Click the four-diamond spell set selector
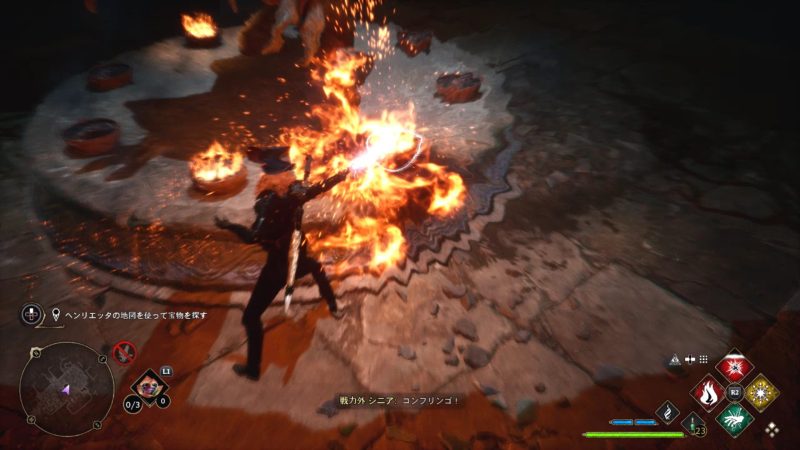Image resolution: width=800 pixels, height=450 pixels. coord(771,429)
